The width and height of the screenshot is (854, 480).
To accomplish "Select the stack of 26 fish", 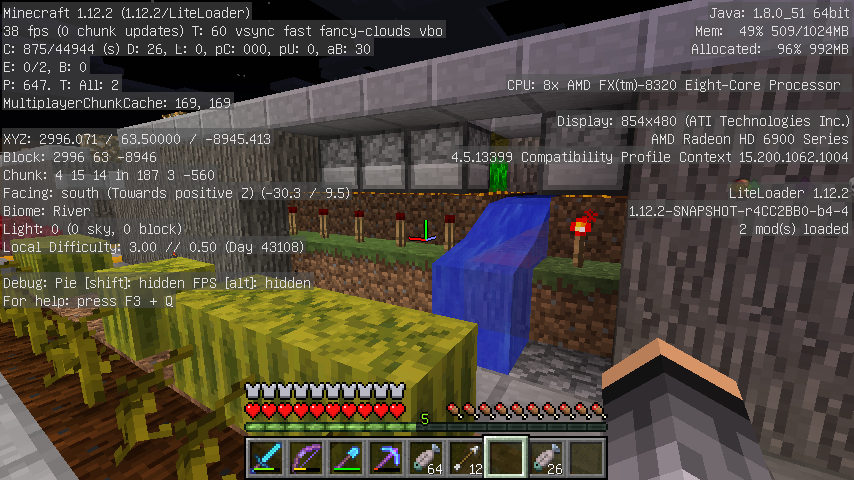I will click(546, 457).
